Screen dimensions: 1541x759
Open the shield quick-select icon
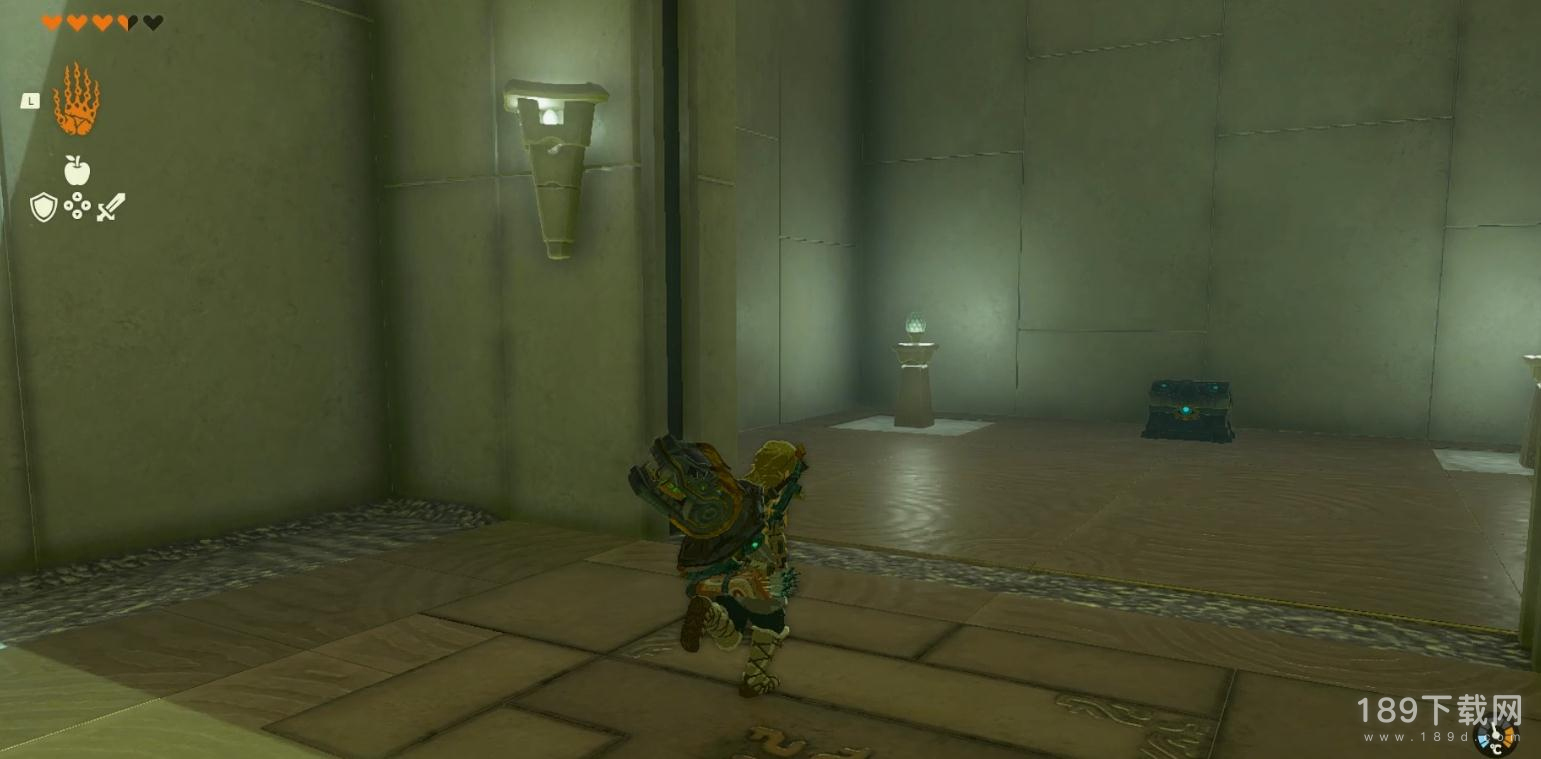(43, 207)
